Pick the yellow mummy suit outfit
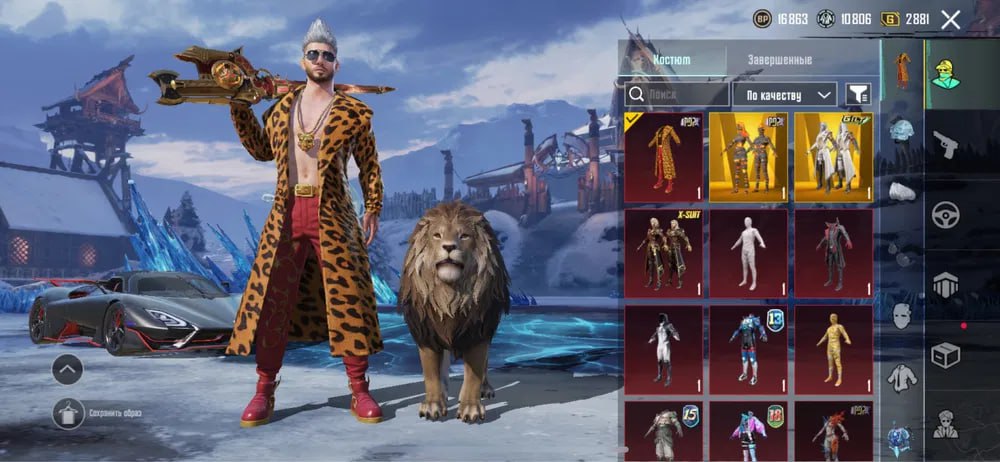The image size is (1000, 462). (x=833, y=347)
